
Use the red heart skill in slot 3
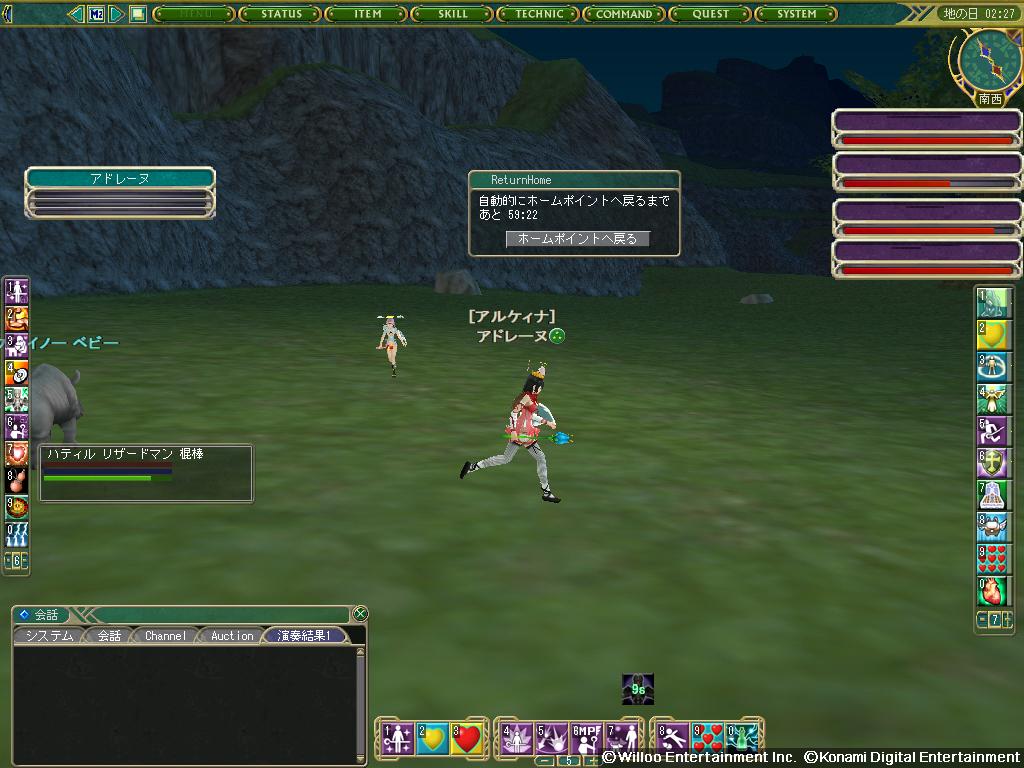(467, 739)
